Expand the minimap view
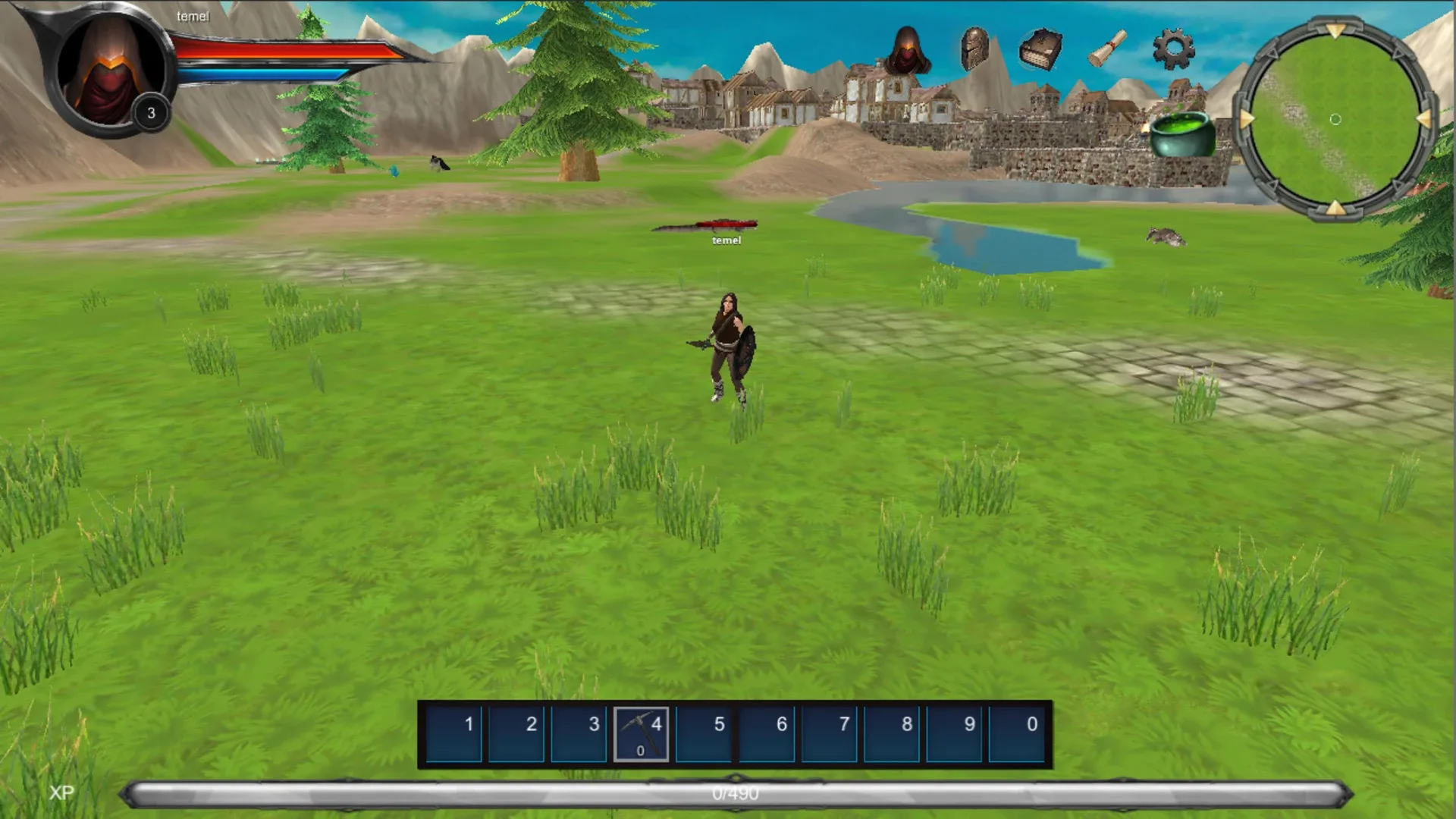1456x819 pixels. coord(1336,119)
